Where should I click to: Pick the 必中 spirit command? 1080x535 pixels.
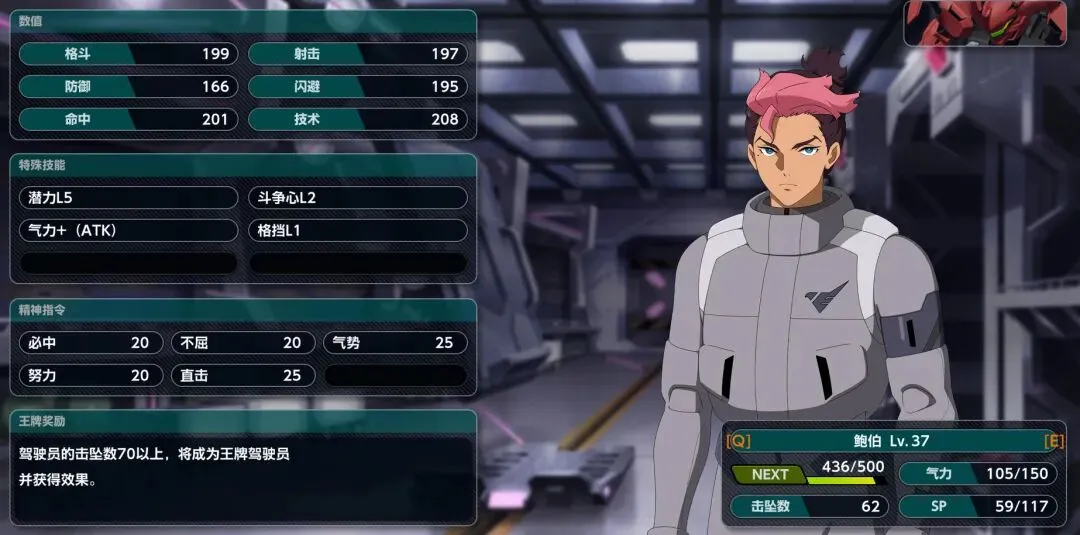(90, 343)
